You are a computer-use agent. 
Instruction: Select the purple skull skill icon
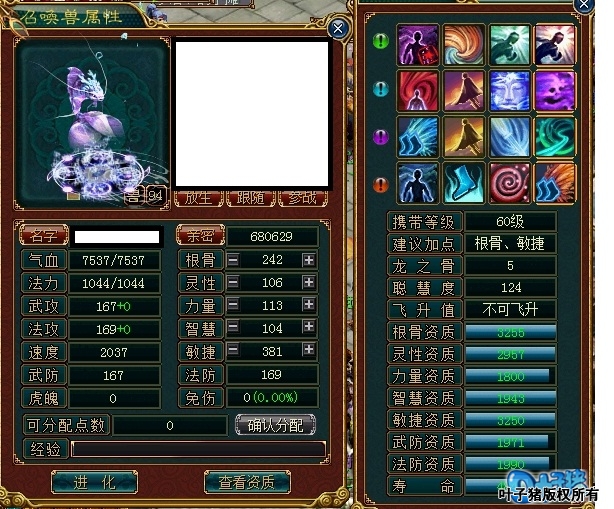click(555, 90)
